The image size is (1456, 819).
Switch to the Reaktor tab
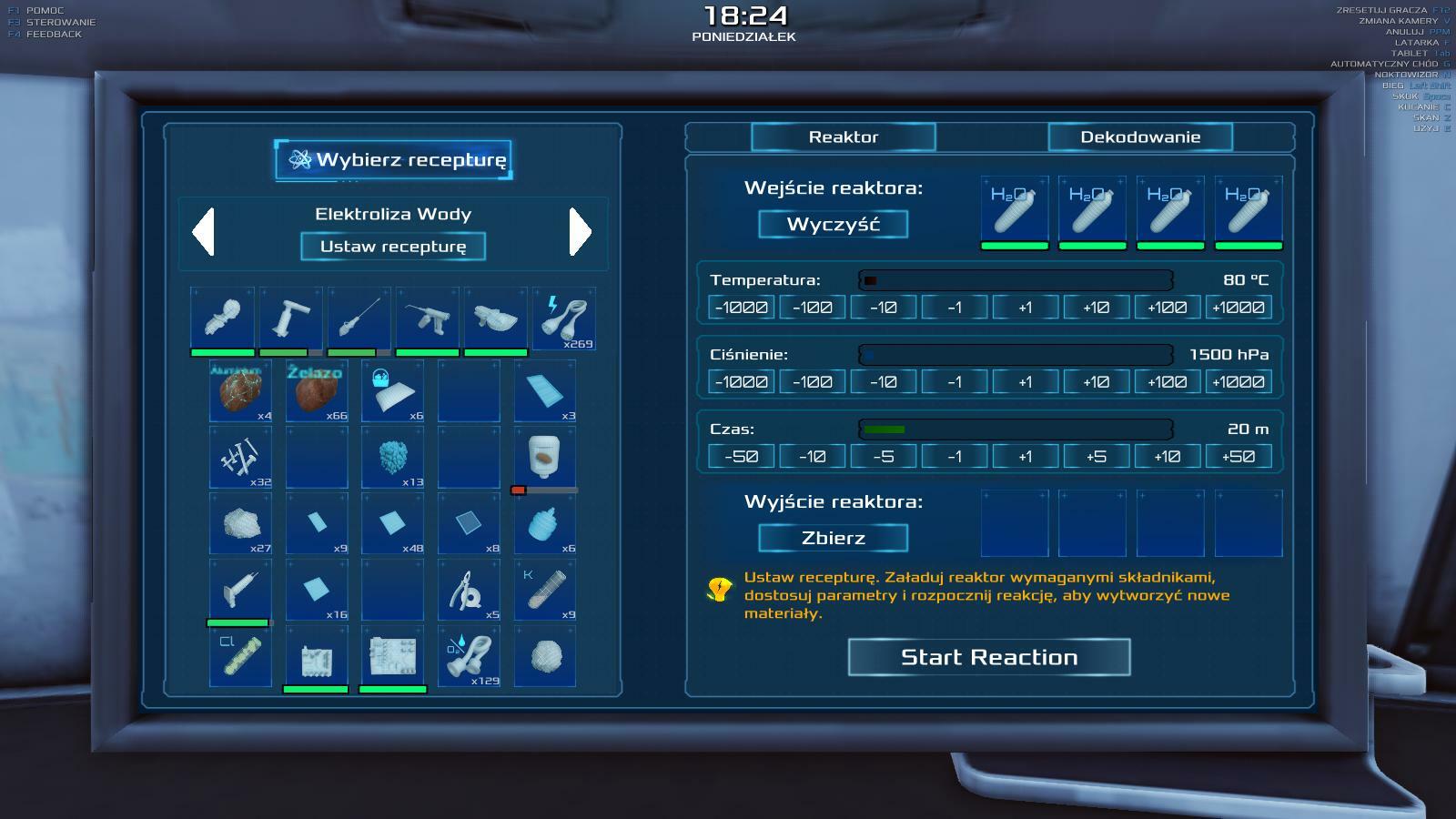click(844, 137)
